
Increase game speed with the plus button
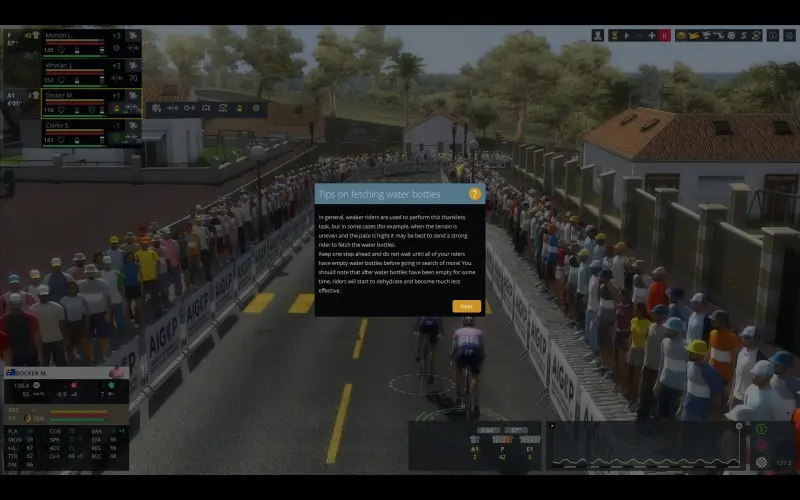(652, 35)
